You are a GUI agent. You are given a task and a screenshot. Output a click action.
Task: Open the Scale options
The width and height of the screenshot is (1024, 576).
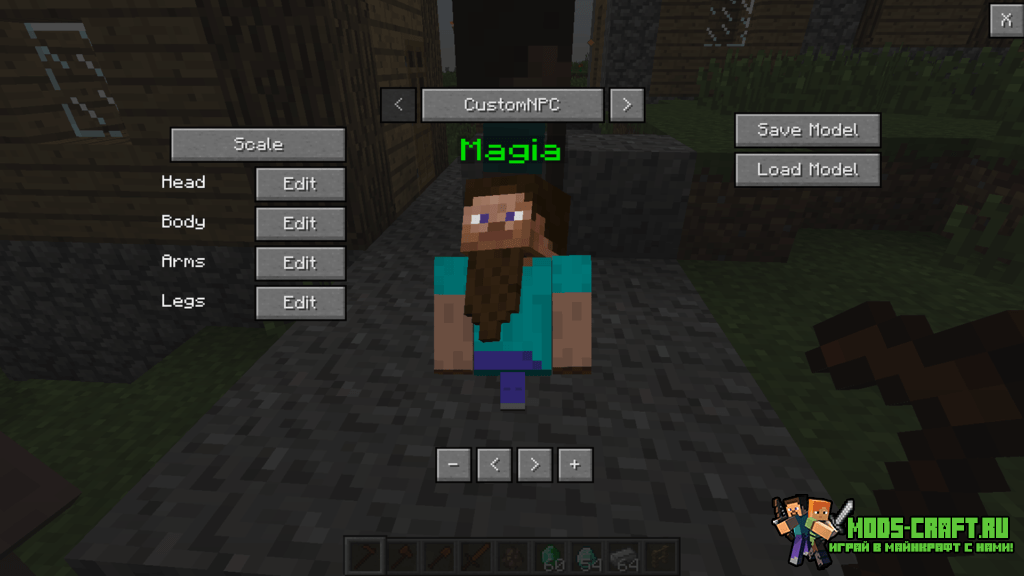pyautogui.click(x=258, y=145)
